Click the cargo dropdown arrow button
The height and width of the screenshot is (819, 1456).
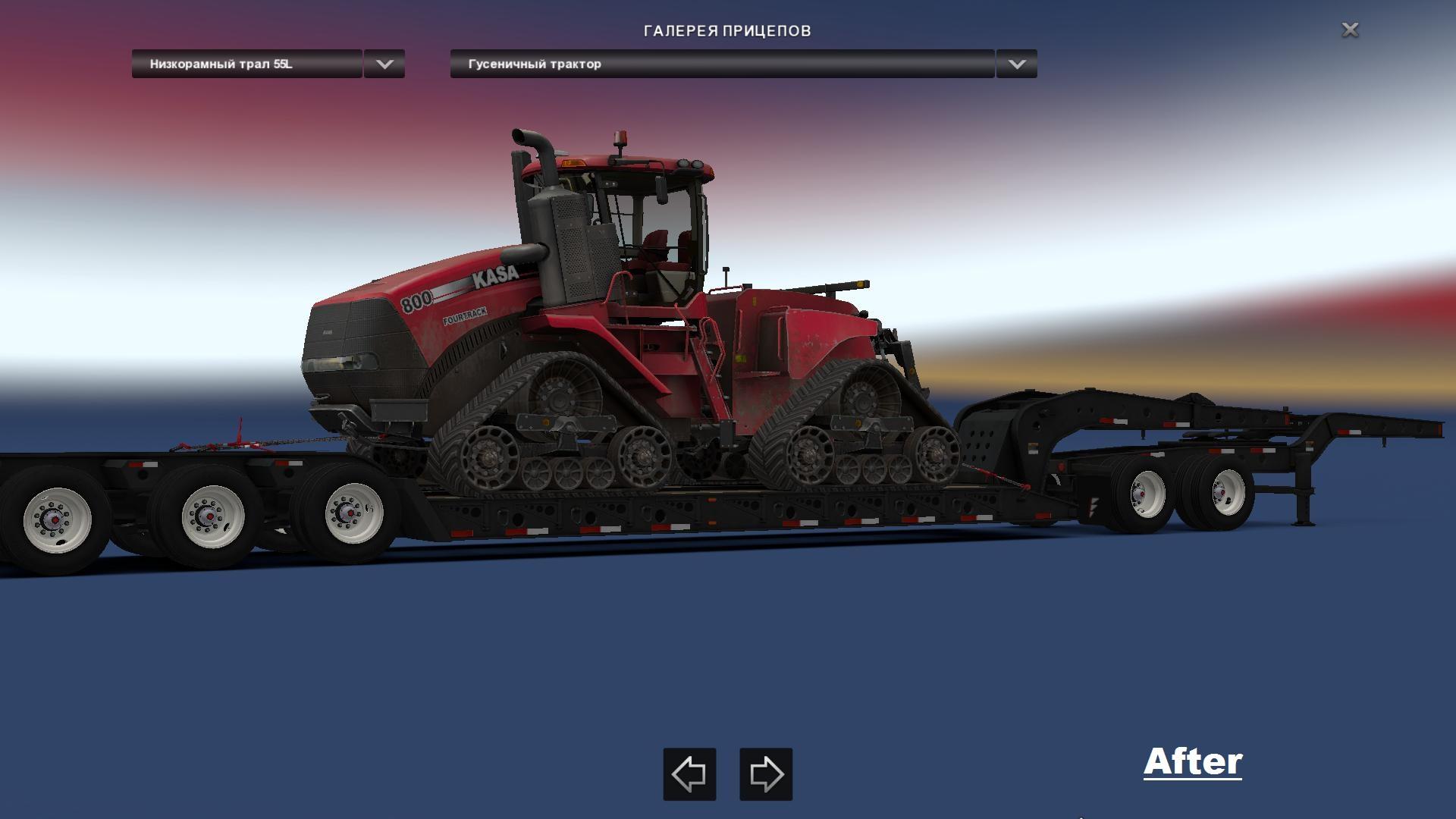[x=1016, y=64]
